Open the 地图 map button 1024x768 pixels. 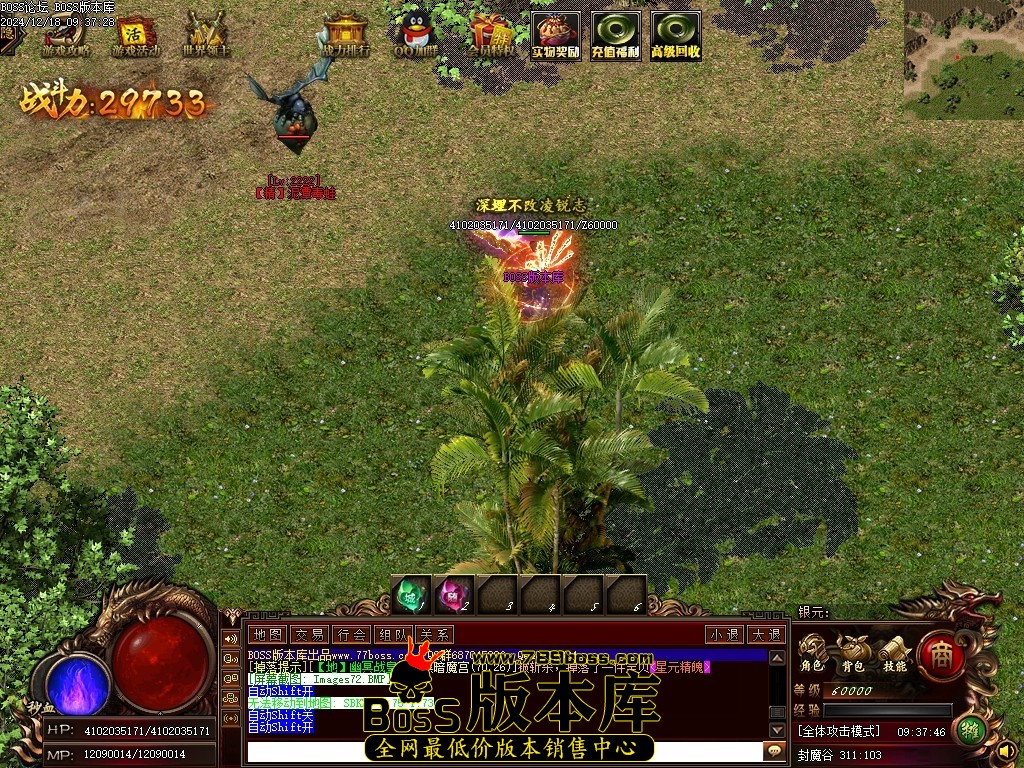(267, 634)
